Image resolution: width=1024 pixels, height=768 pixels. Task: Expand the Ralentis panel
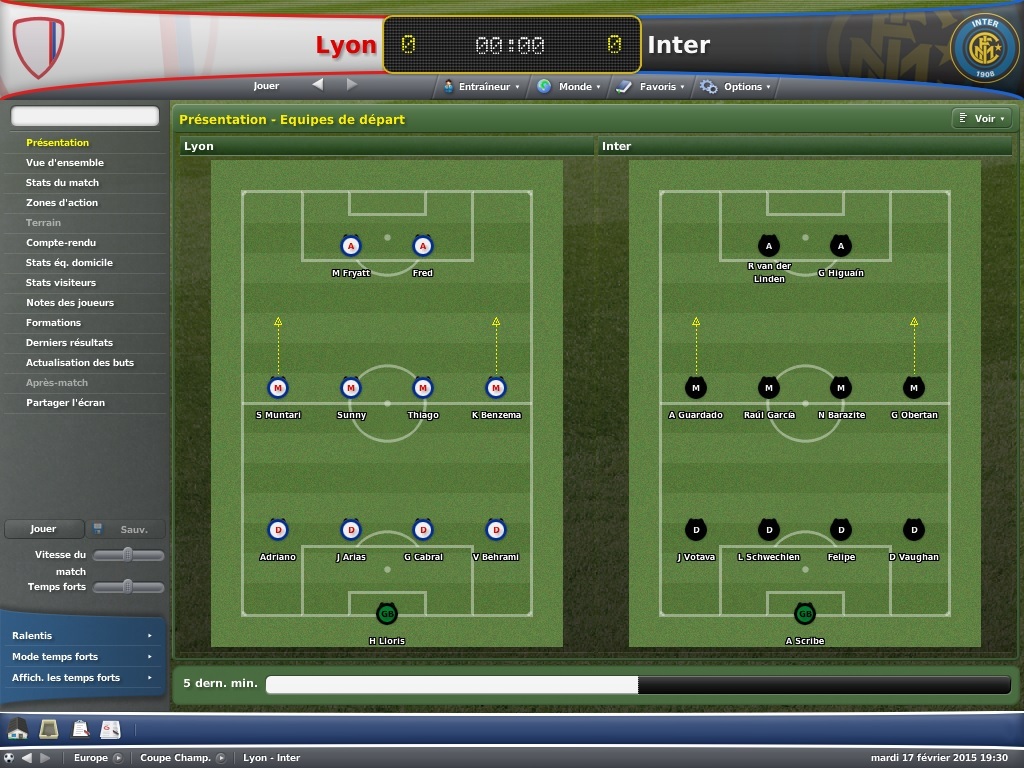[81, 636]
